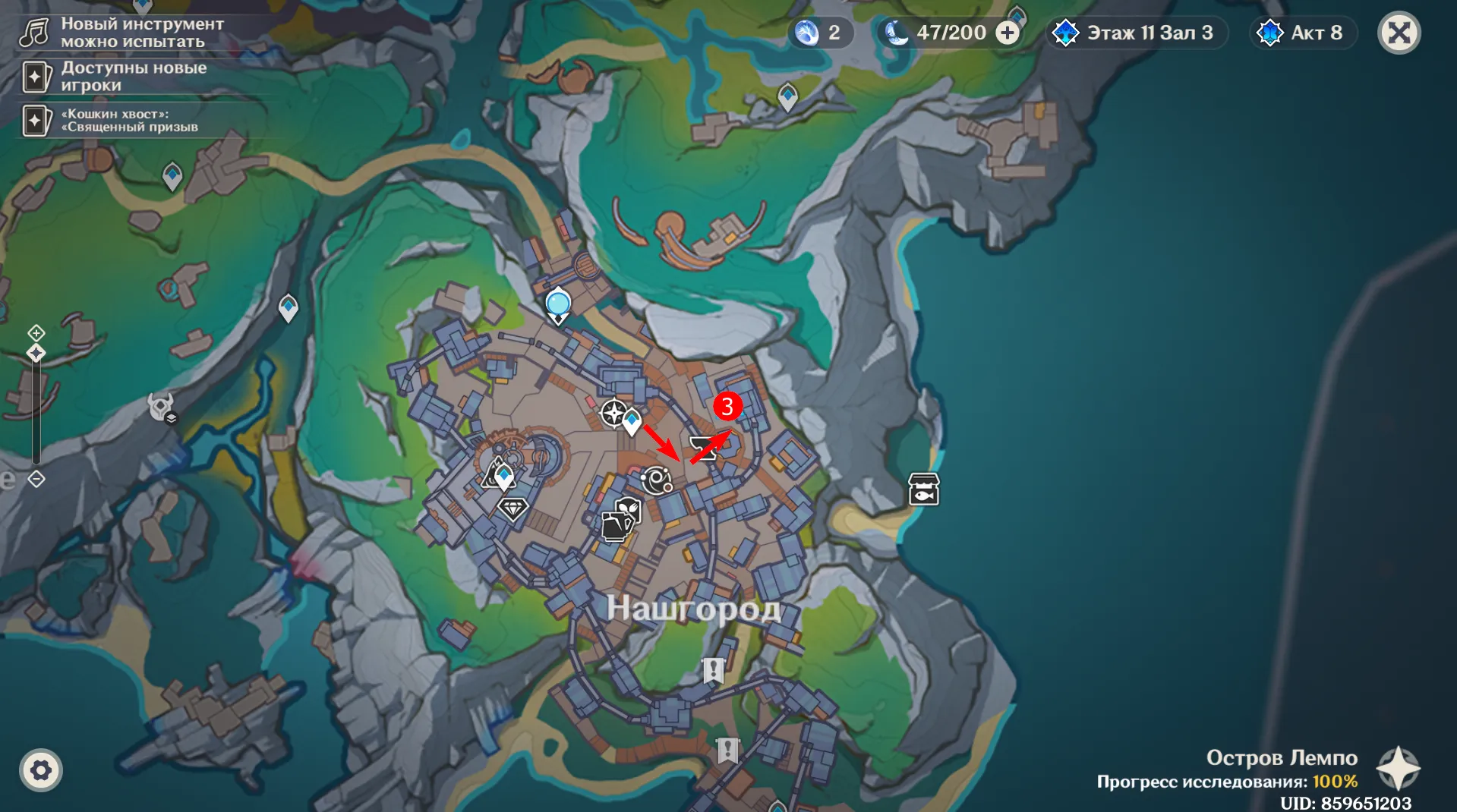
Task: Close the map screen
Action: (x=1399, y=33)
